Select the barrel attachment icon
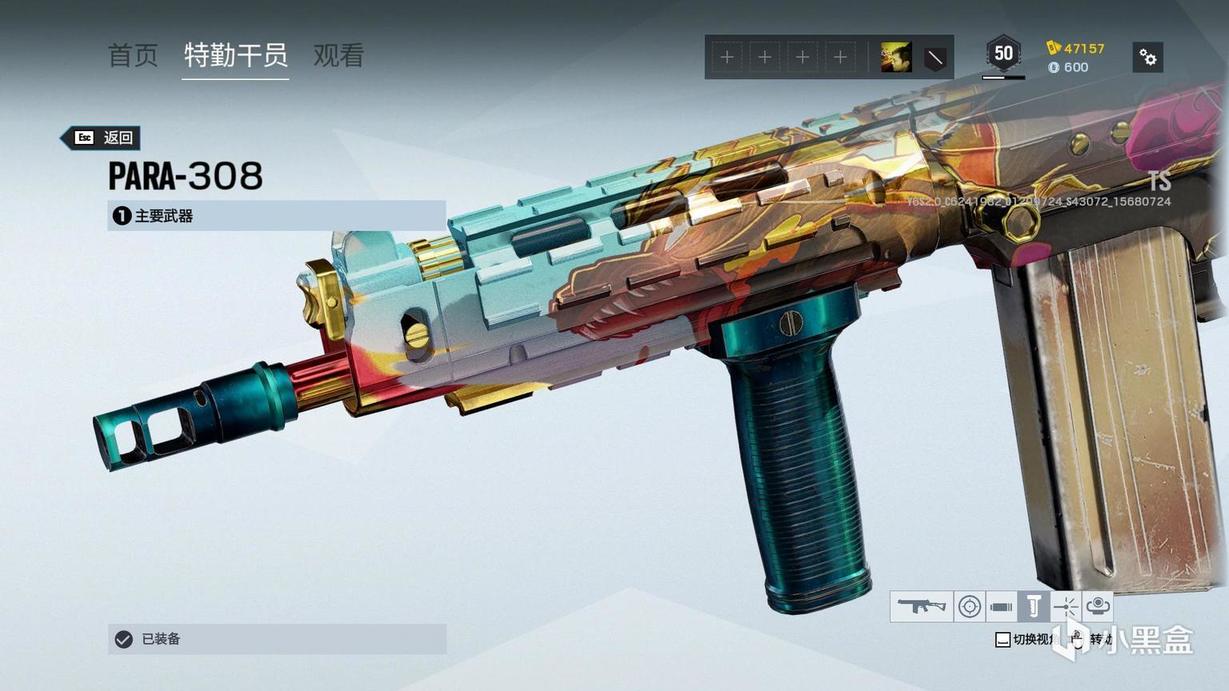 (1001, 606)
